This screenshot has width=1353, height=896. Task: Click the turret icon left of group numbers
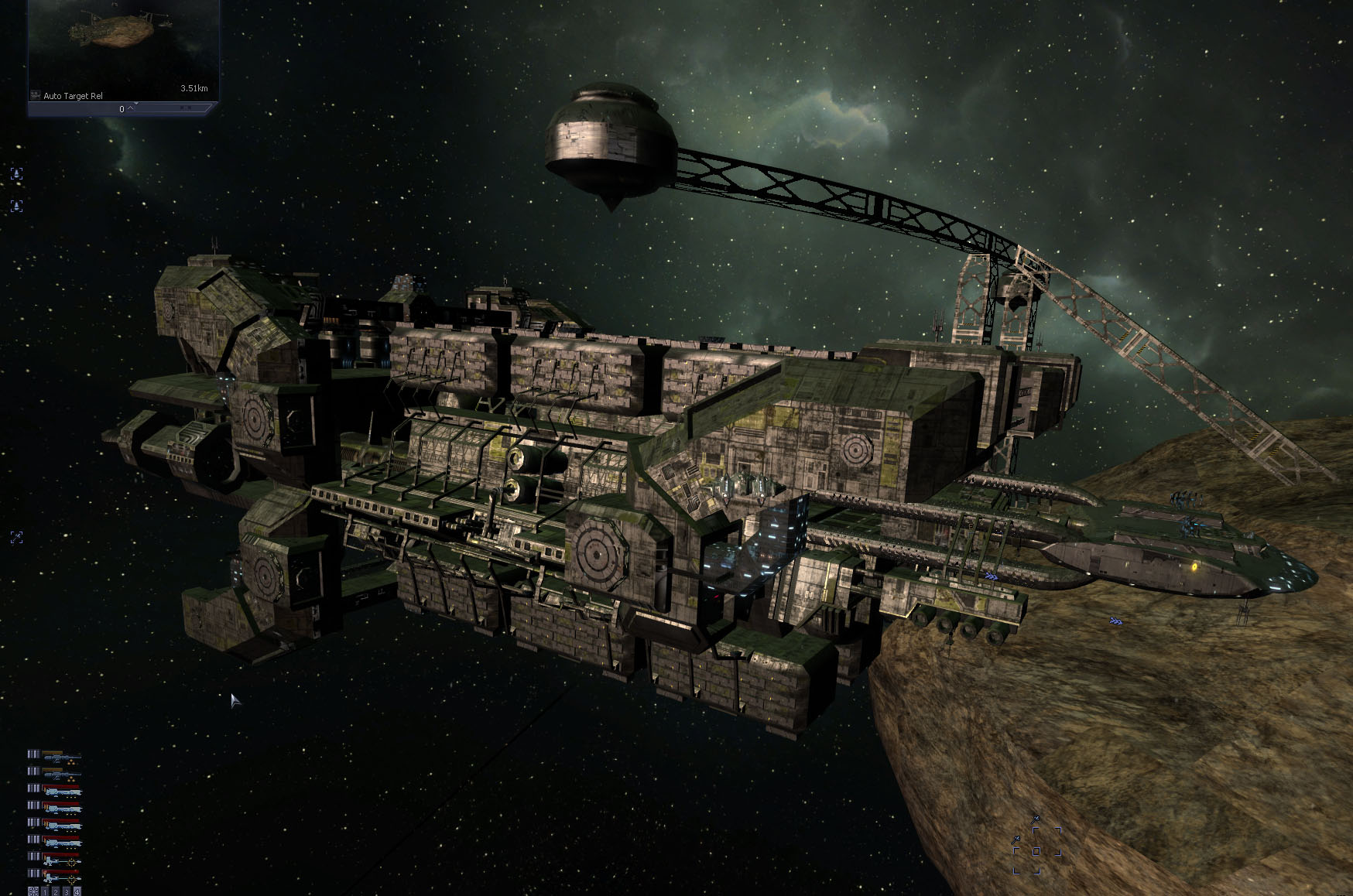point(33,891)
